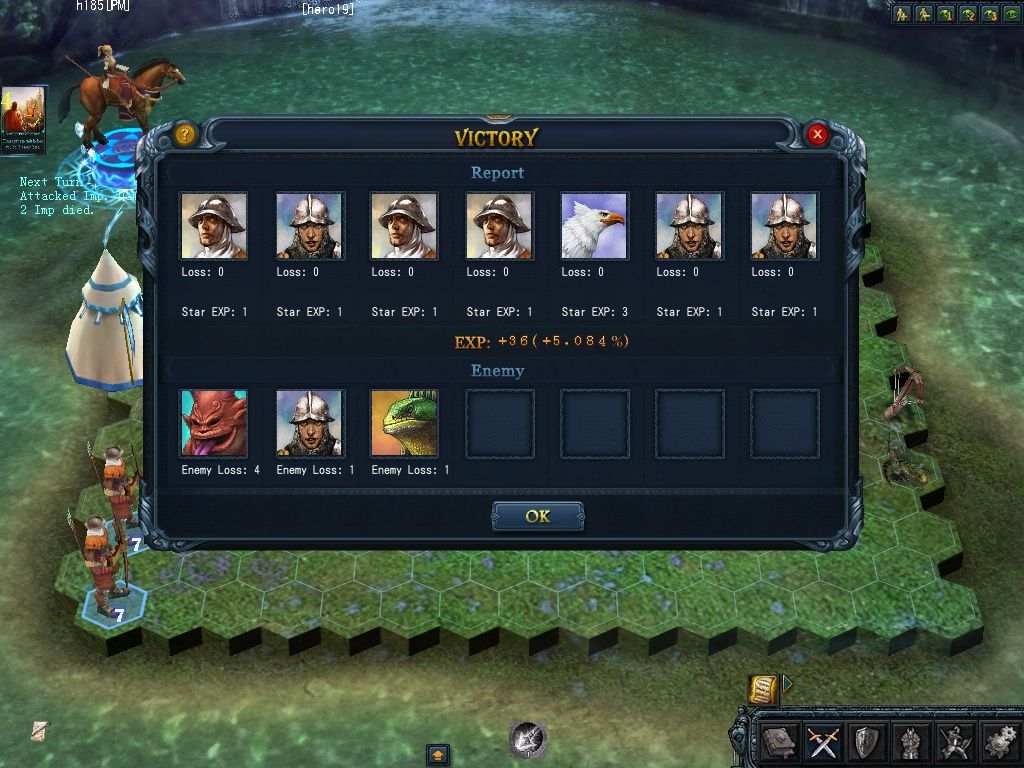Image resolution: width=1024 pixels, height=768 pixels.
Task: Click the armored knight toolbar icon
Action: [909, 742]
